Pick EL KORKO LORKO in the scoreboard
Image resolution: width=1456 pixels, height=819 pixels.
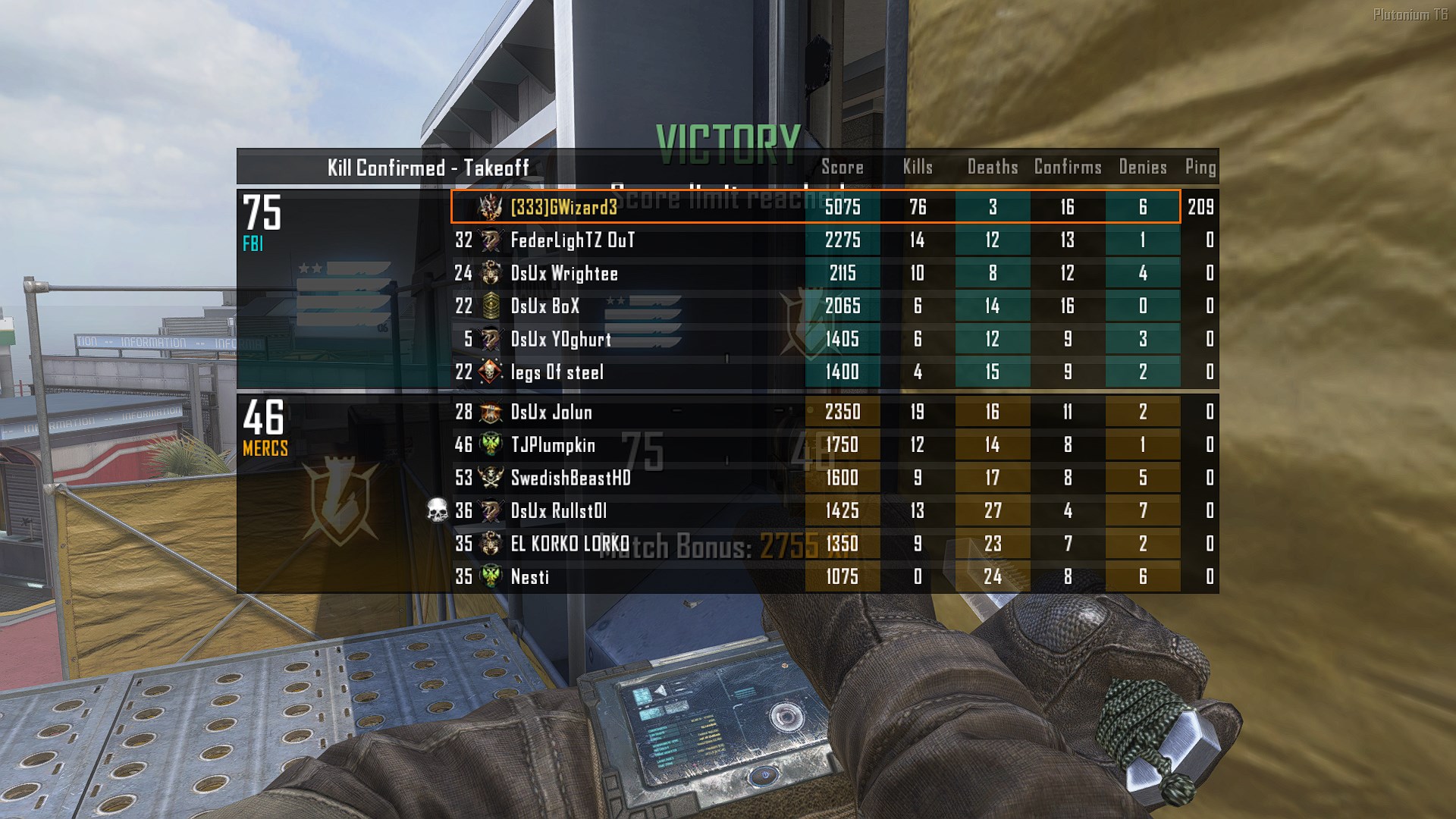click(570, 544)
